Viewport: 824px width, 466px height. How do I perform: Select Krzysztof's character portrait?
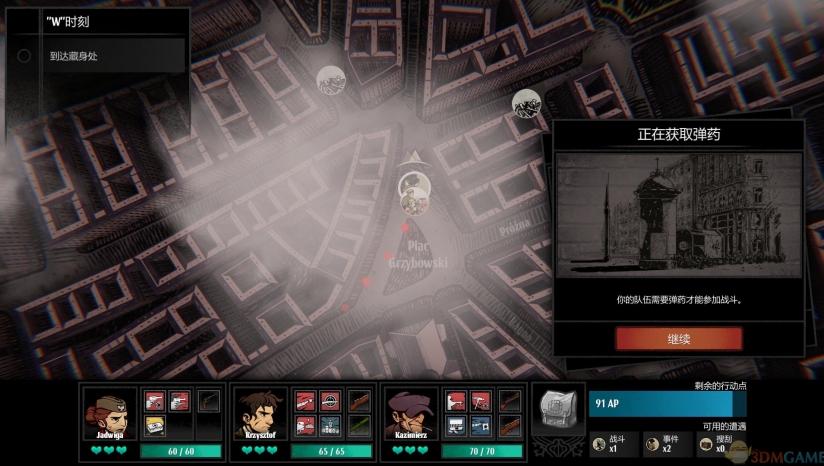click(260, 413)
